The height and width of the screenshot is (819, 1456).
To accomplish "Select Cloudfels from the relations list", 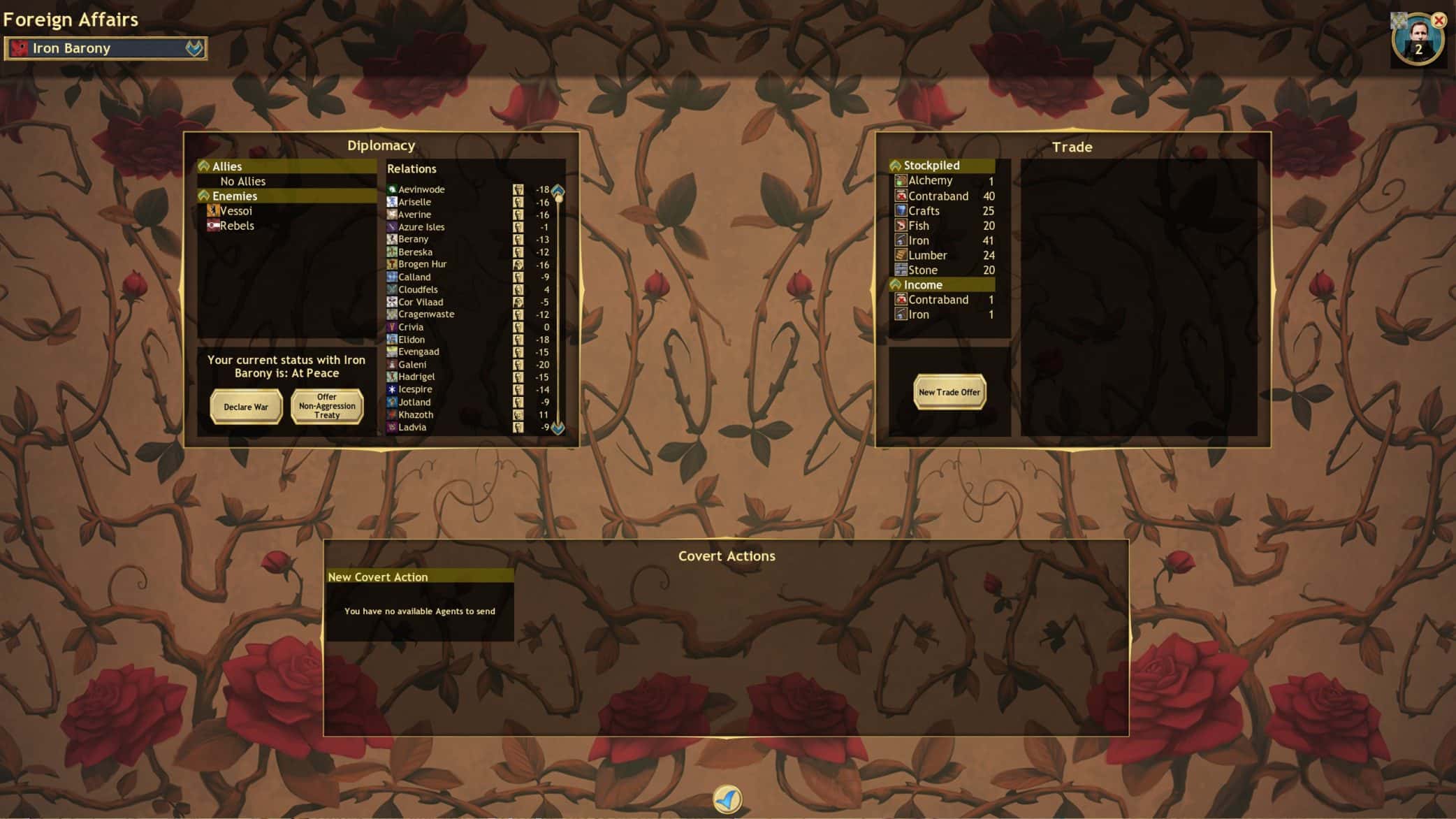I will point(418,290).
